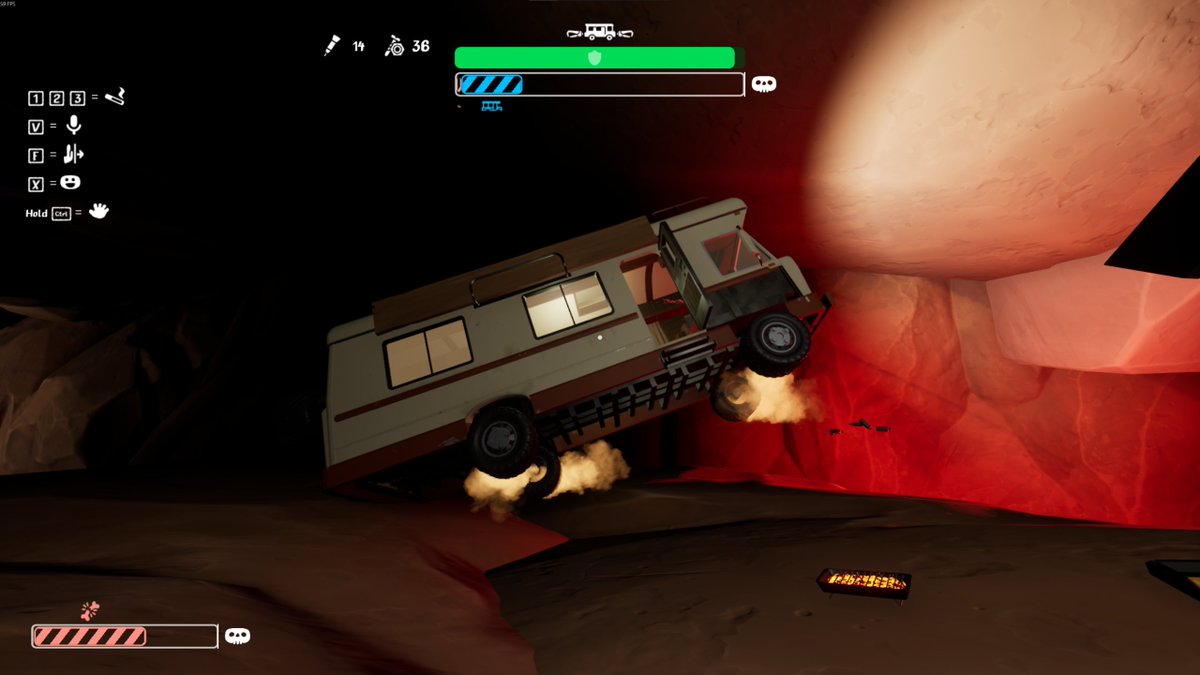This screenshot has width=1200, height=675.
Task: Select the shield icon on the green bar
Action: [x=595, y=58]
